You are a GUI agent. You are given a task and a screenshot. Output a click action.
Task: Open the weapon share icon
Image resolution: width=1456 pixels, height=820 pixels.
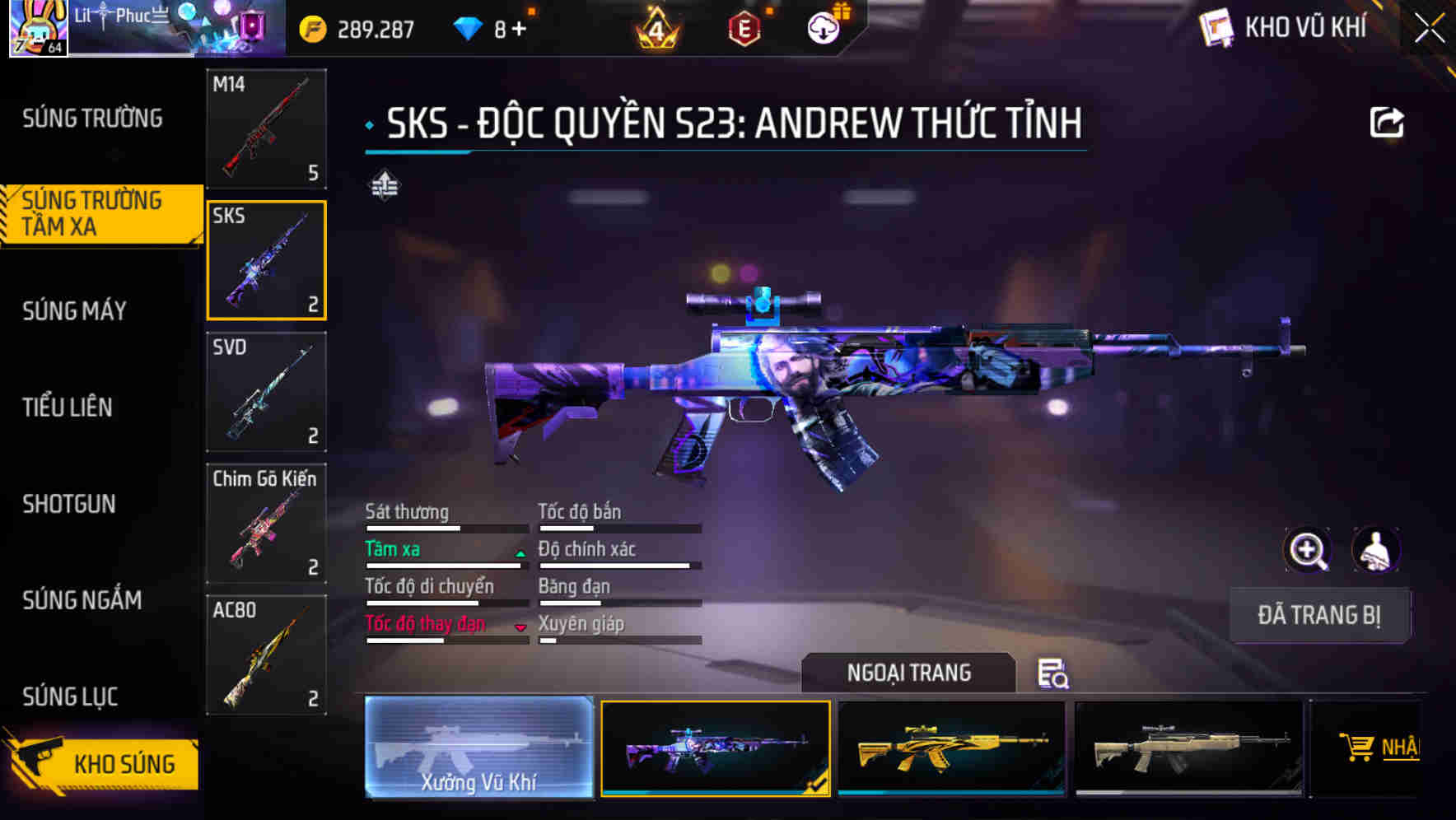click(1388, 120)
